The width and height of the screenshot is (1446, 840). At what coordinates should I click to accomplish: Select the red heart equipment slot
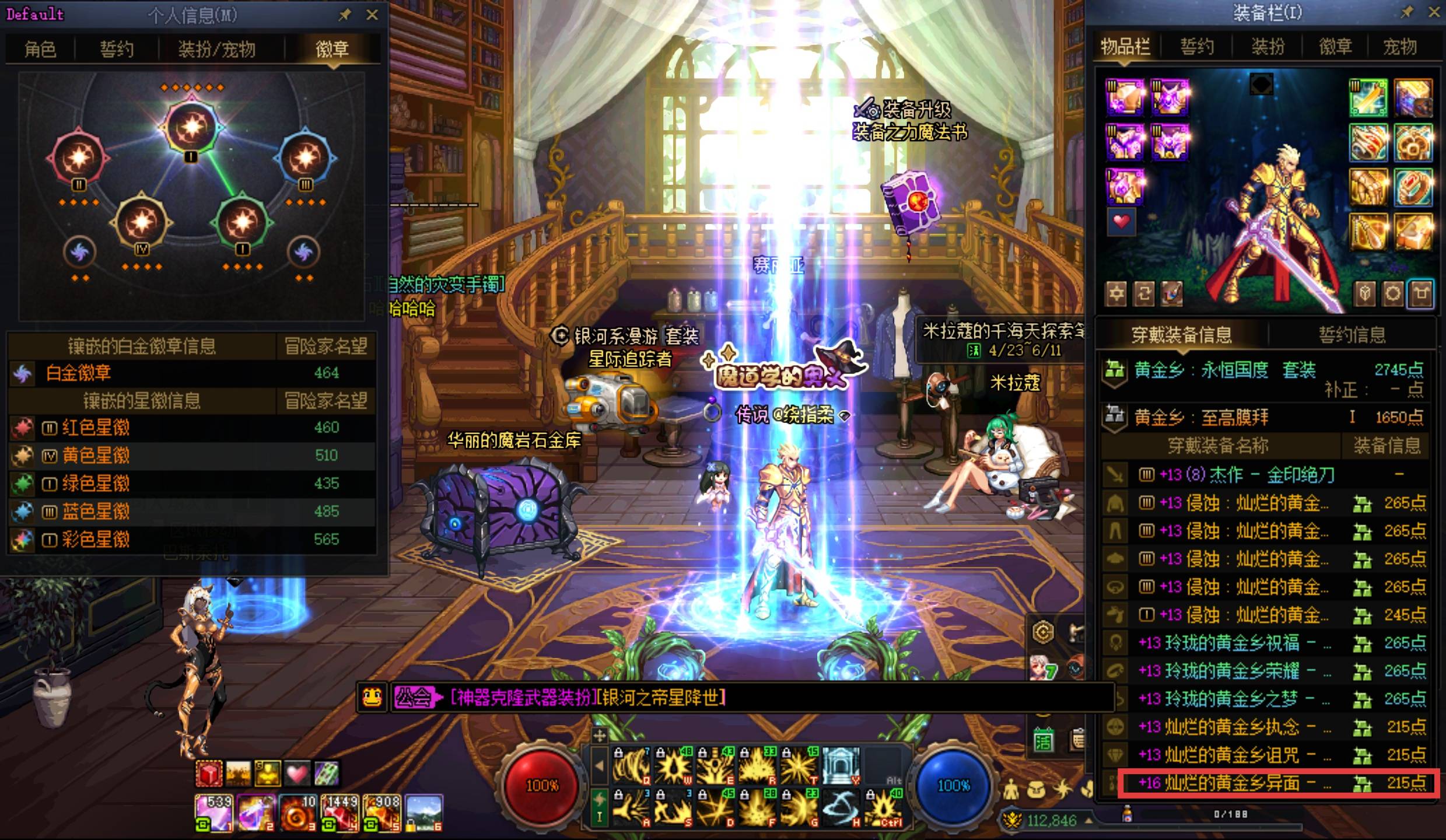[1121, 222]
